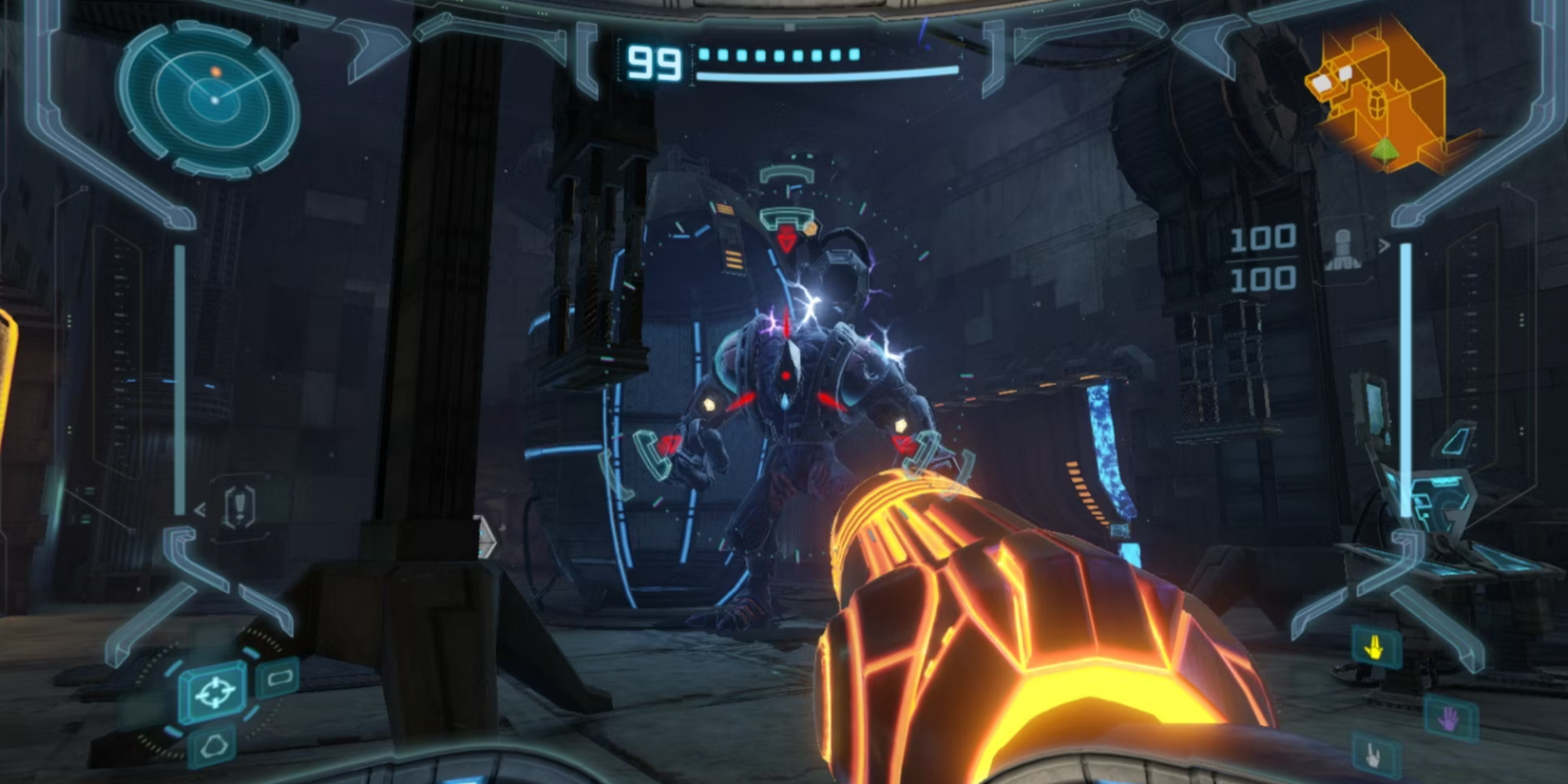Image resolution: width=1568 pixels, height=784 pixels.
Task: Expand the chevron next to the missile gauge
Action: click(1386, 245)
